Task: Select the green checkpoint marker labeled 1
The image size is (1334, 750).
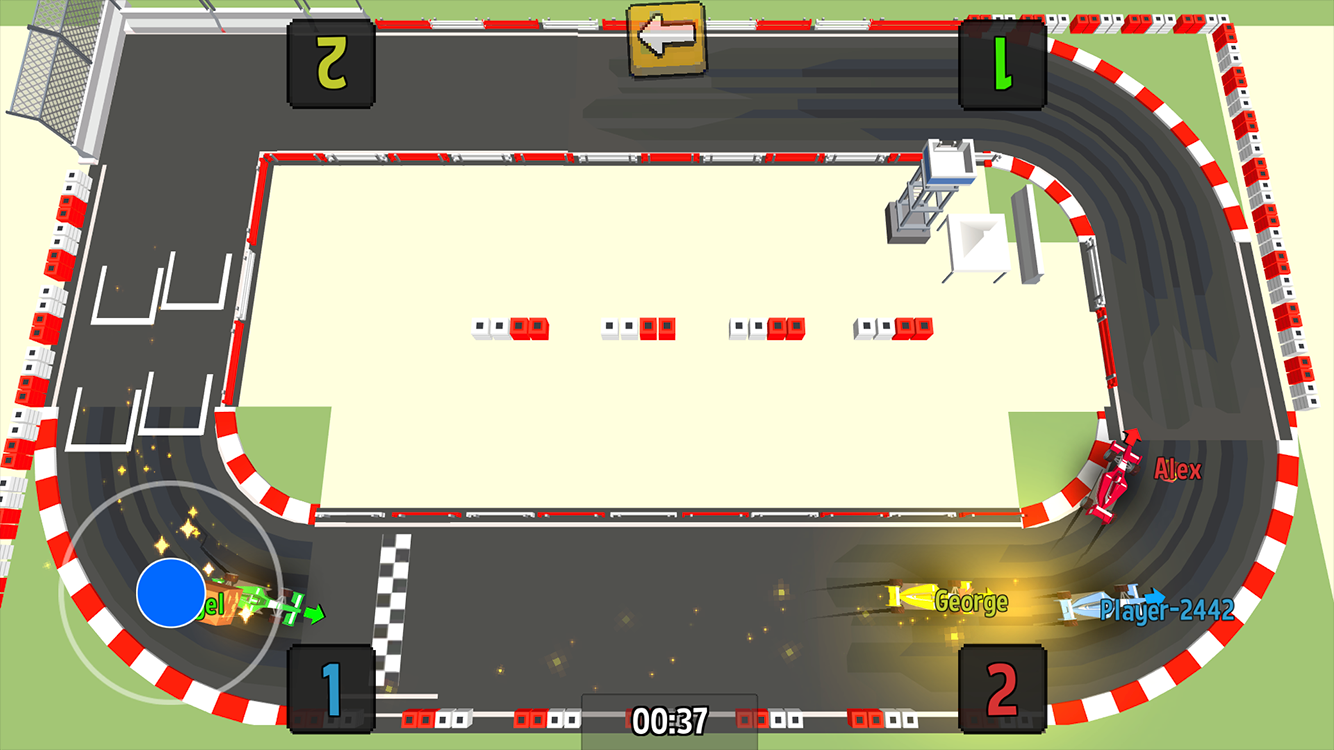Action: [x=1003, y=64]
